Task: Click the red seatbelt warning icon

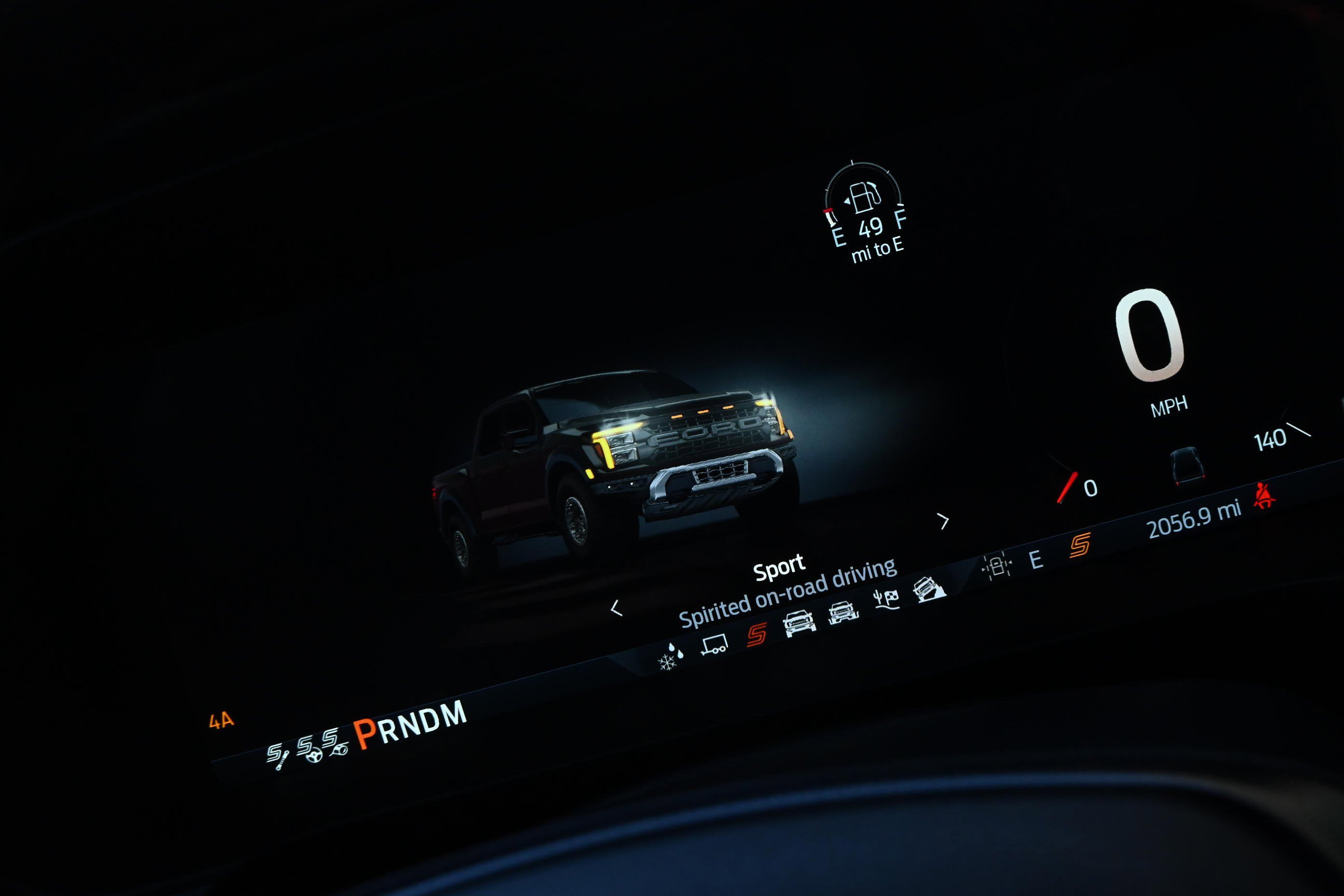Action: [x=1264, y=495]
